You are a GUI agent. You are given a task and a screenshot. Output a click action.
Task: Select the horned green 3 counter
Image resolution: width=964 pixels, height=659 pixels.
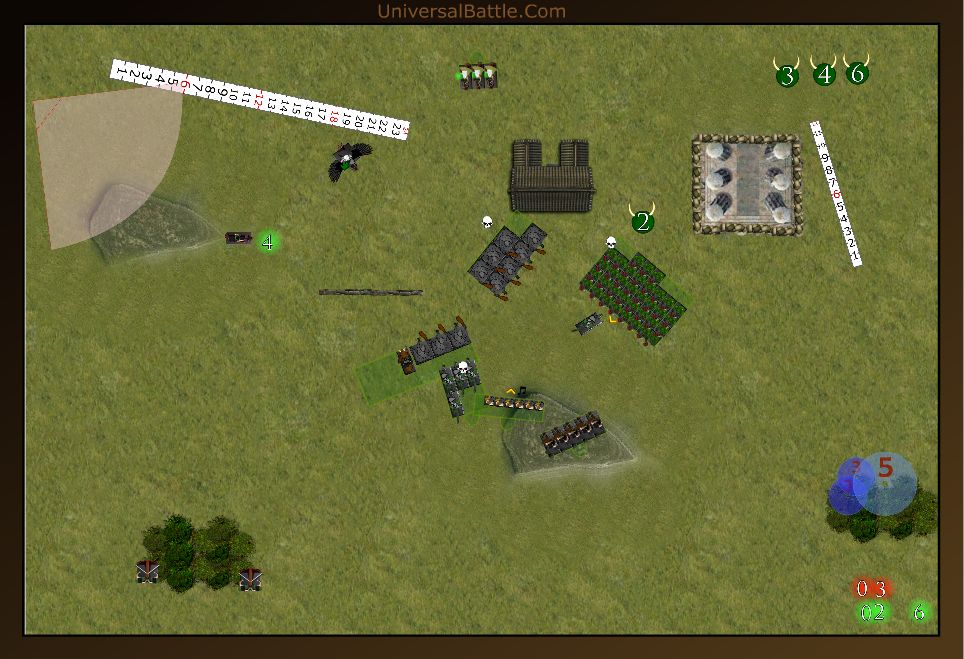tap(787, 75)
